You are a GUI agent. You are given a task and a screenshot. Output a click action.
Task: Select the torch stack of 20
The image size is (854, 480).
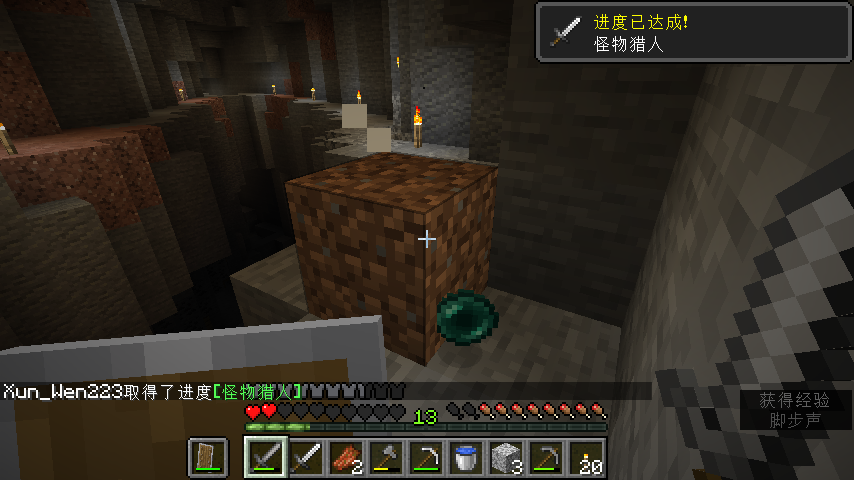pyautogui.click(x=586, y=458)
